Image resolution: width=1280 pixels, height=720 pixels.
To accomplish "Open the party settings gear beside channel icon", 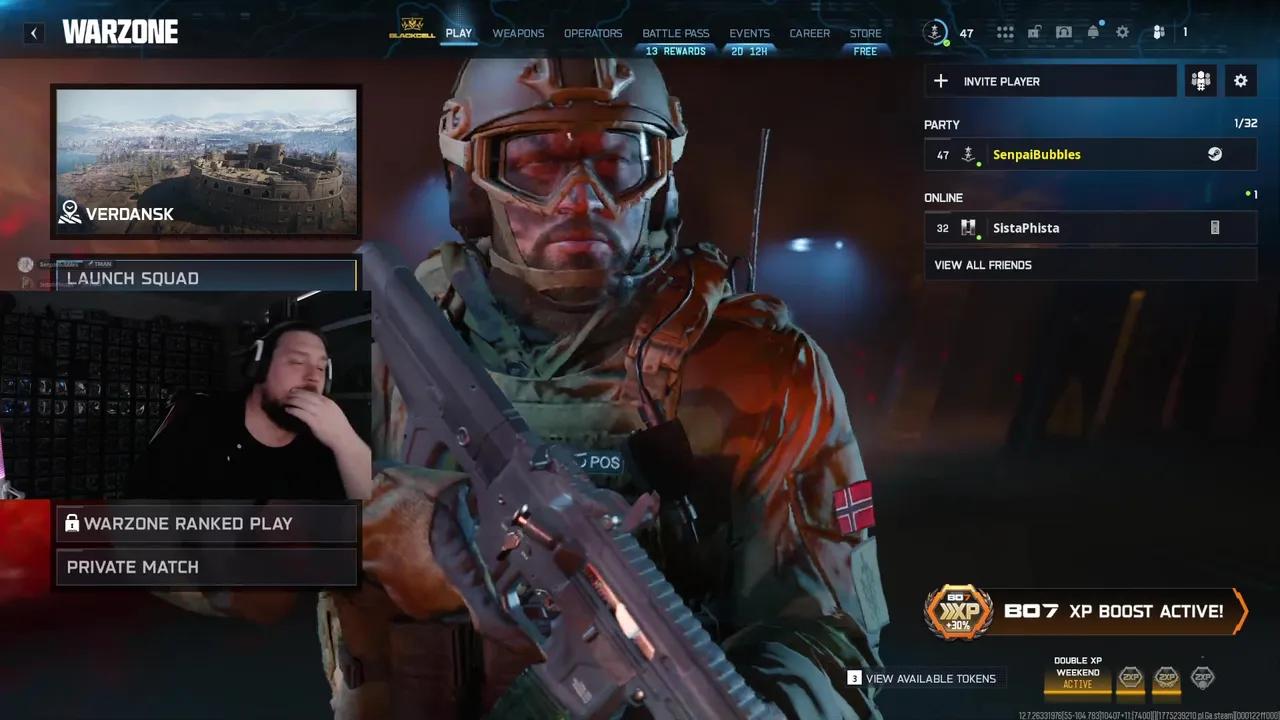I will [1240, 81].
